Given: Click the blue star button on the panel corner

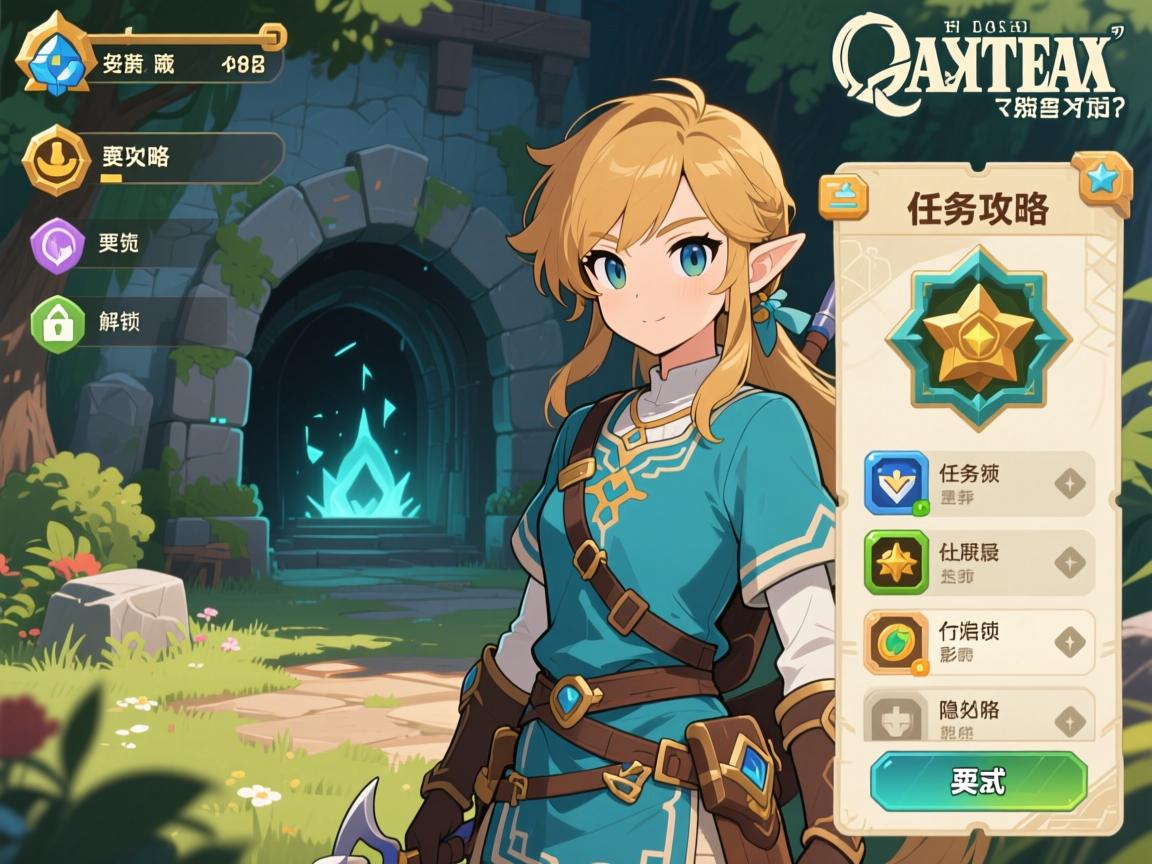Looking at the screenshot, I should tap(1100, 181).
